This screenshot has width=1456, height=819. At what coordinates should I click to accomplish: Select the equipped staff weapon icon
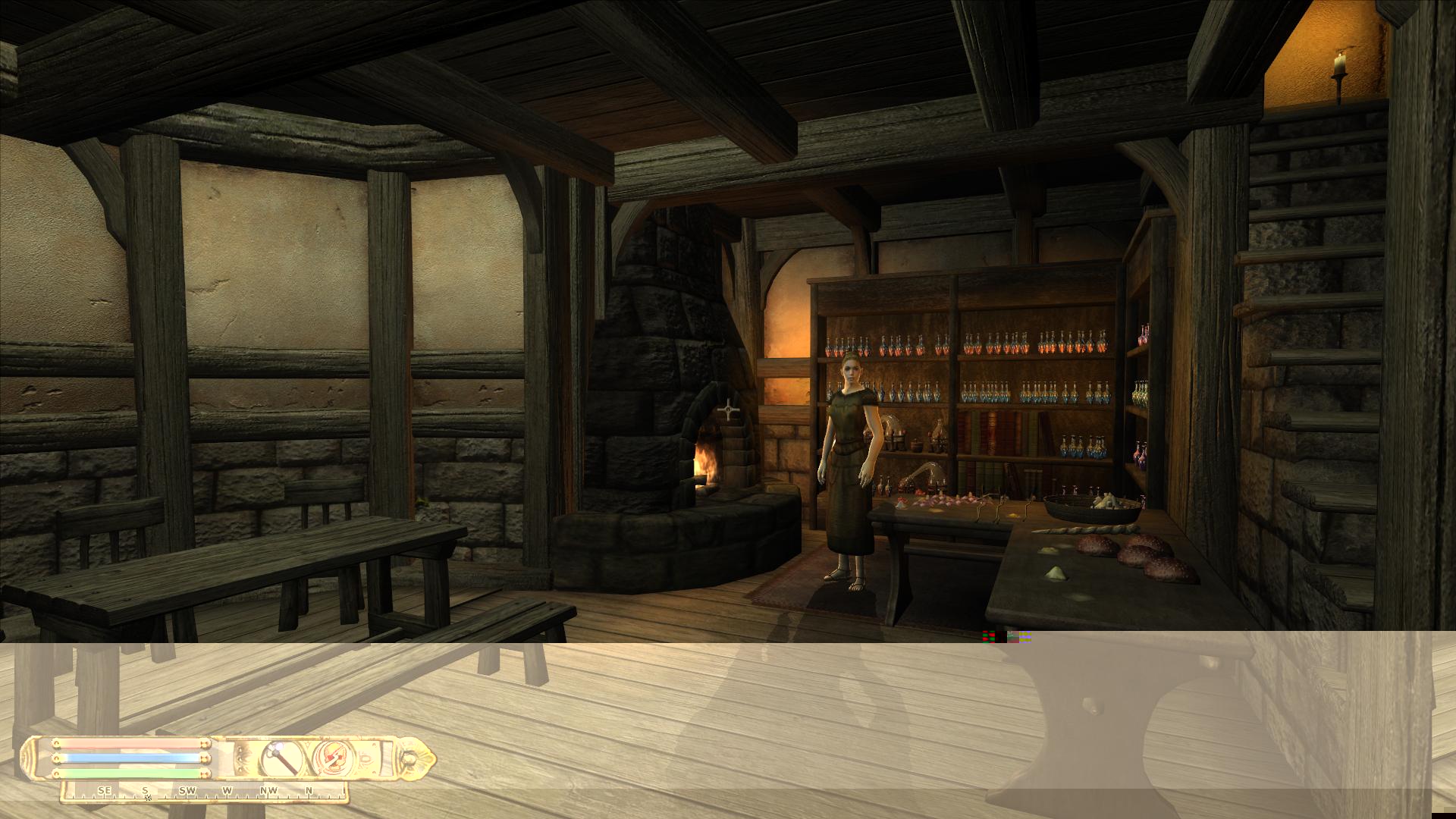(280, 758)
